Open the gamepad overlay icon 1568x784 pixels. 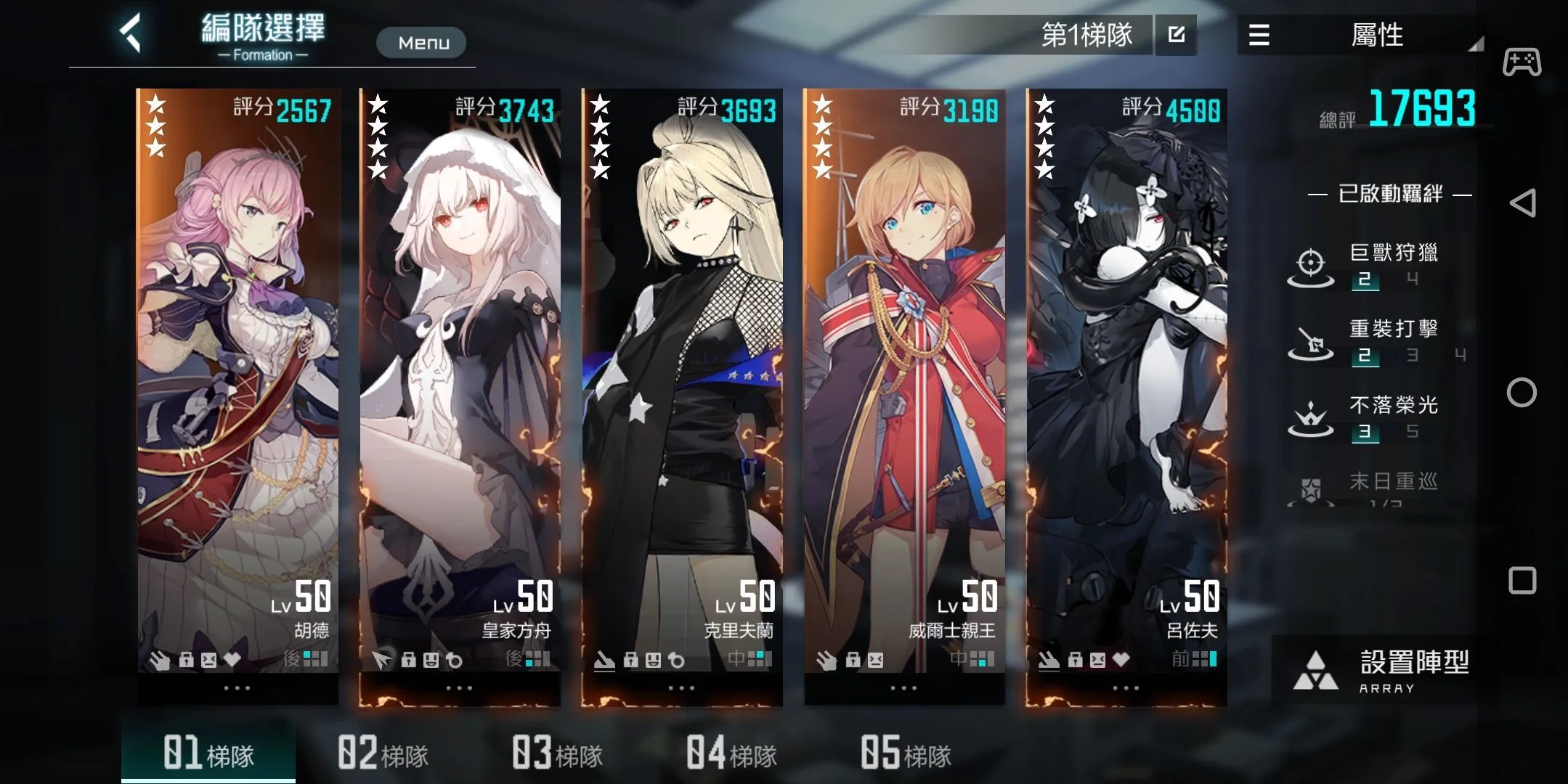click(x=1522, y=62)
